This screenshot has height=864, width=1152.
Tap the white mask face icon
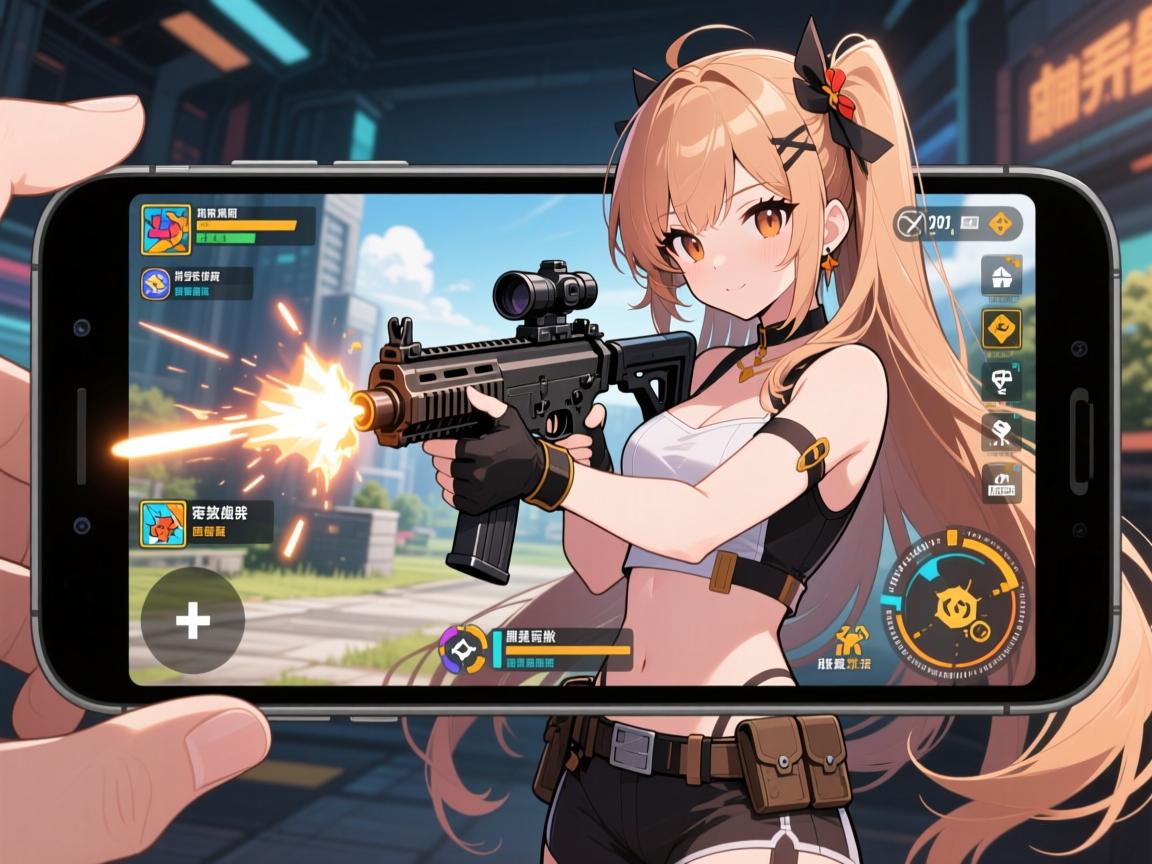click(x=1001, y=381)
